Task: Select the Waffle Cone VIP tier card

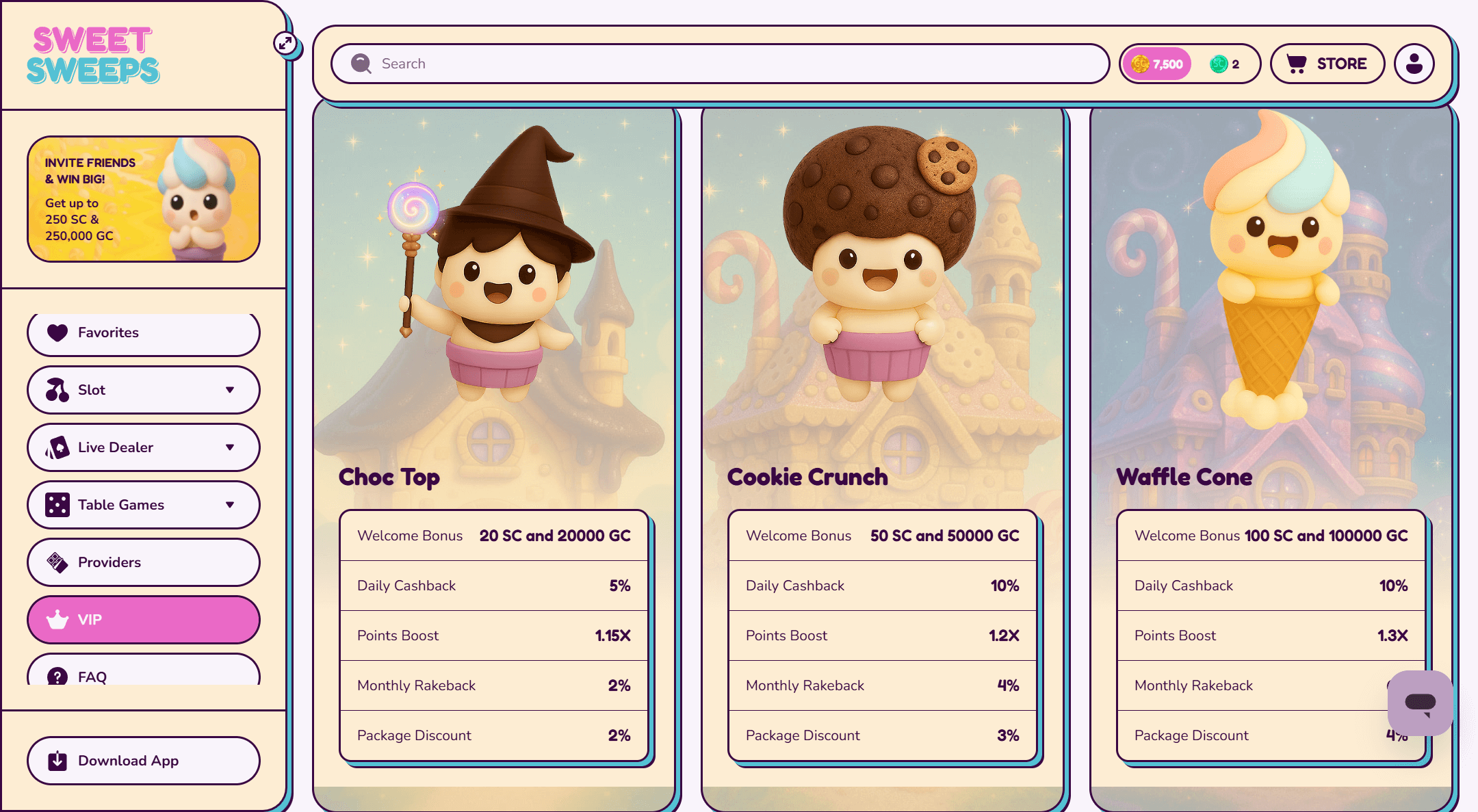Action: [1271, 308]
